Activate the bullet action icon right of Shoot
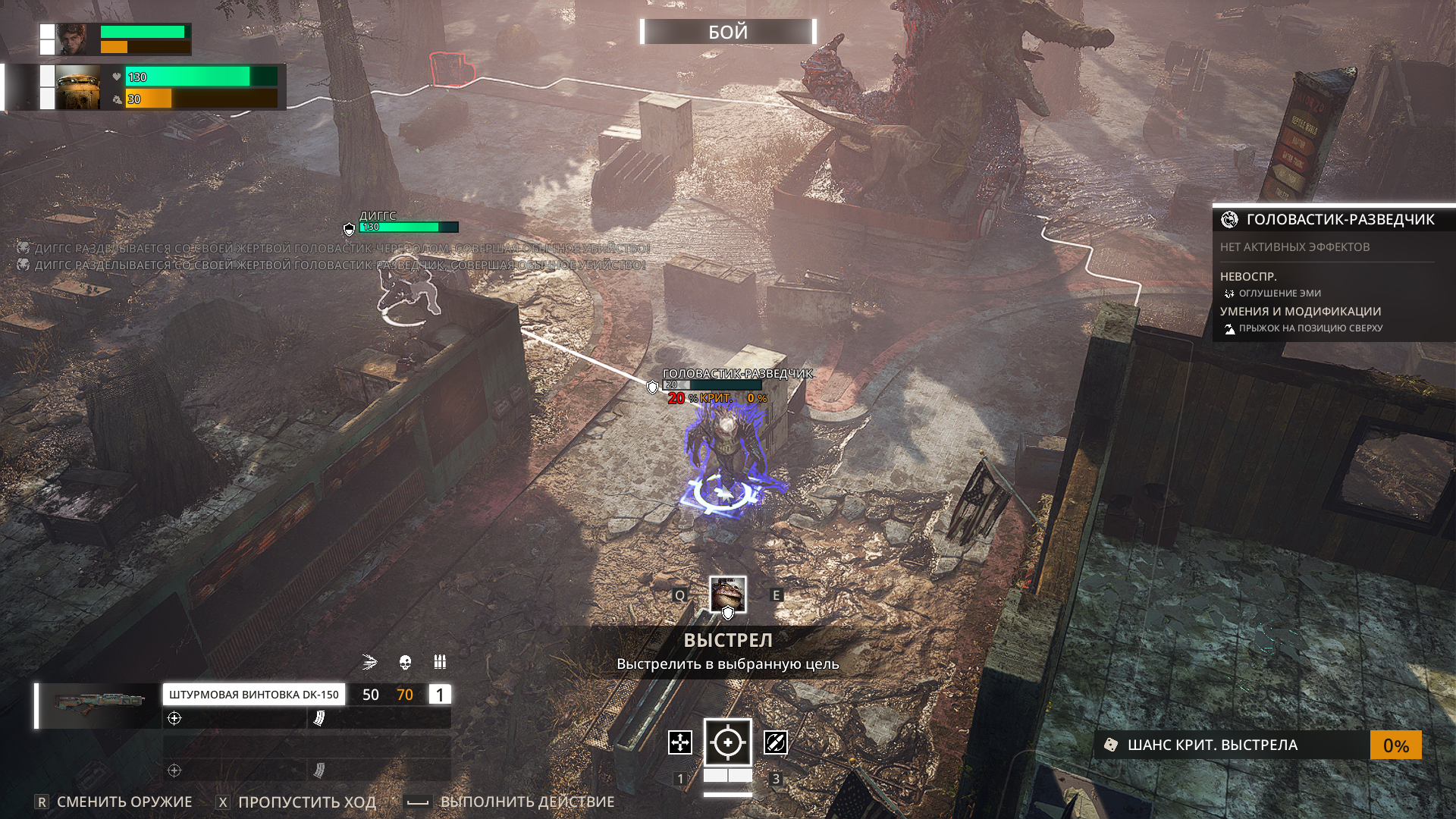Image resolution: width=1456 pixels, height=819 pixels. [x=776, y=742]
